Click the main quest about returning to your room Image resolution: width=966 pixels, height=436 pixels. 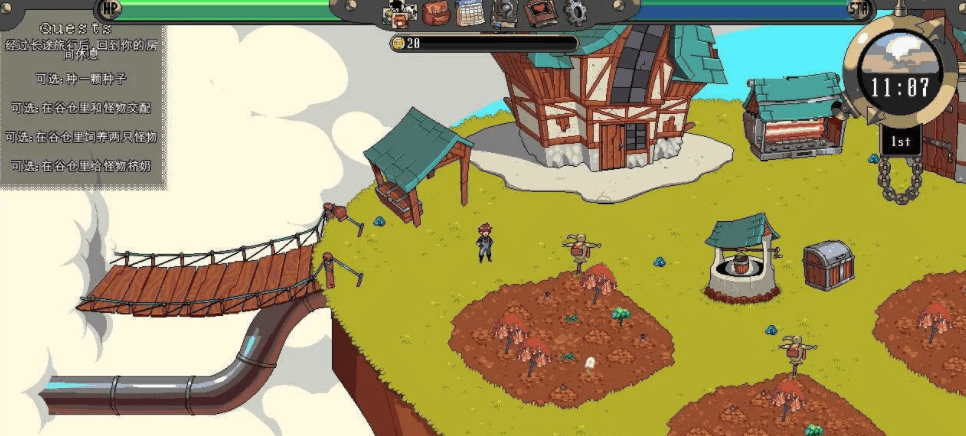coord(81,49)
